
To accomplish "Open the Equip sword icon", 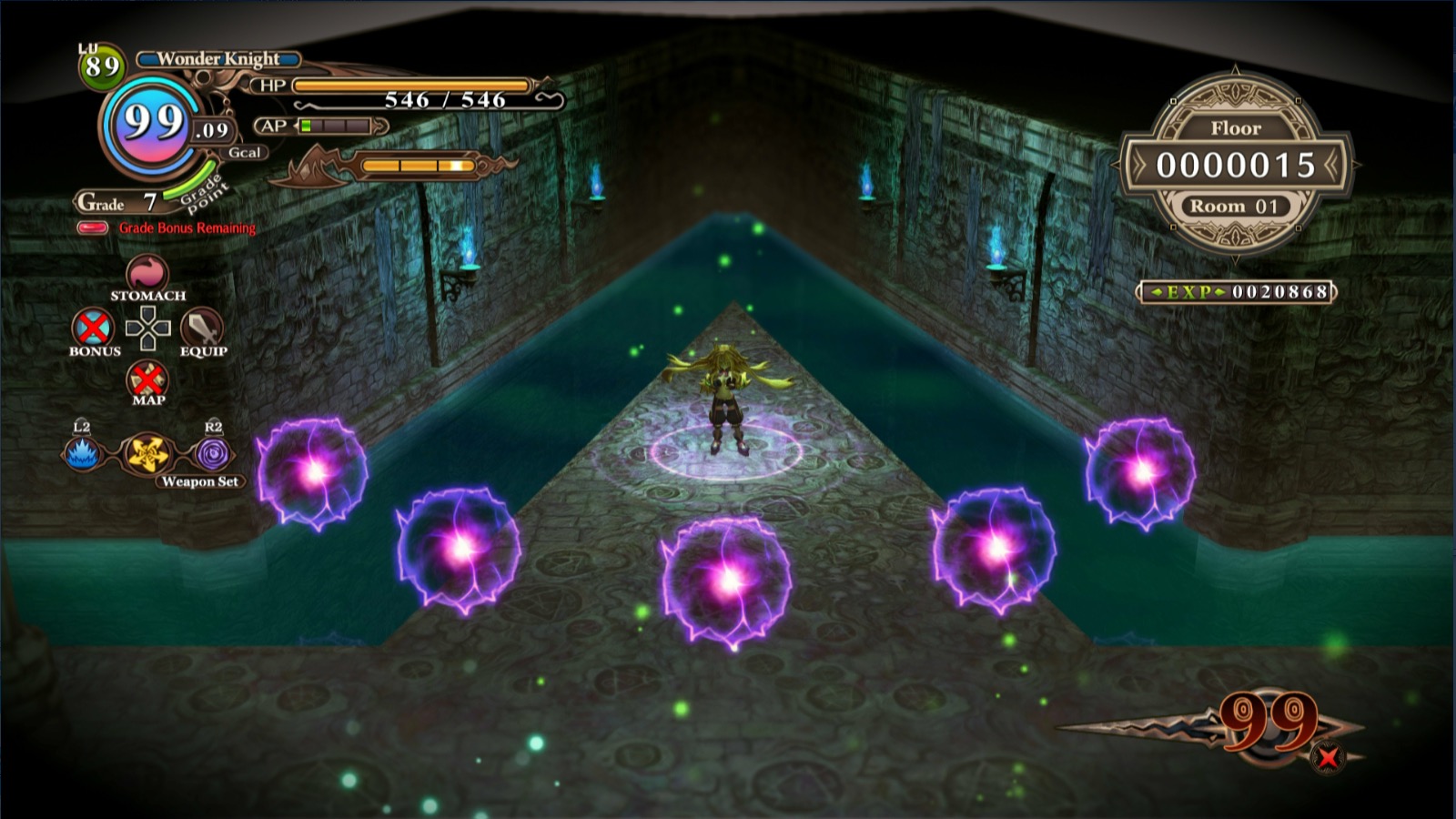I will pyautogui.click(x=201, y=328).
